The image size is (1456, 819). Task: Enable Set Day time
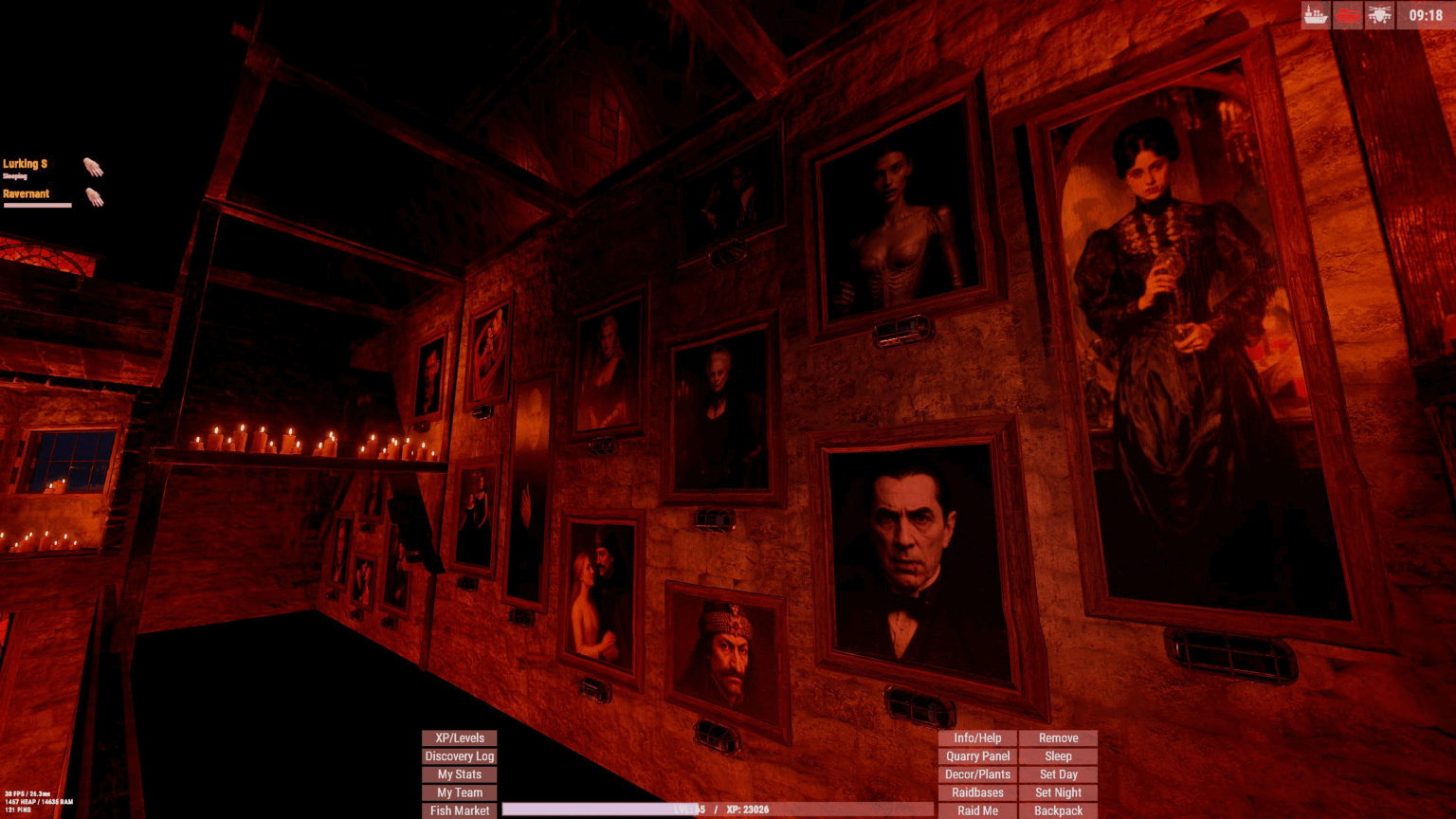(x=1058, y=773)
